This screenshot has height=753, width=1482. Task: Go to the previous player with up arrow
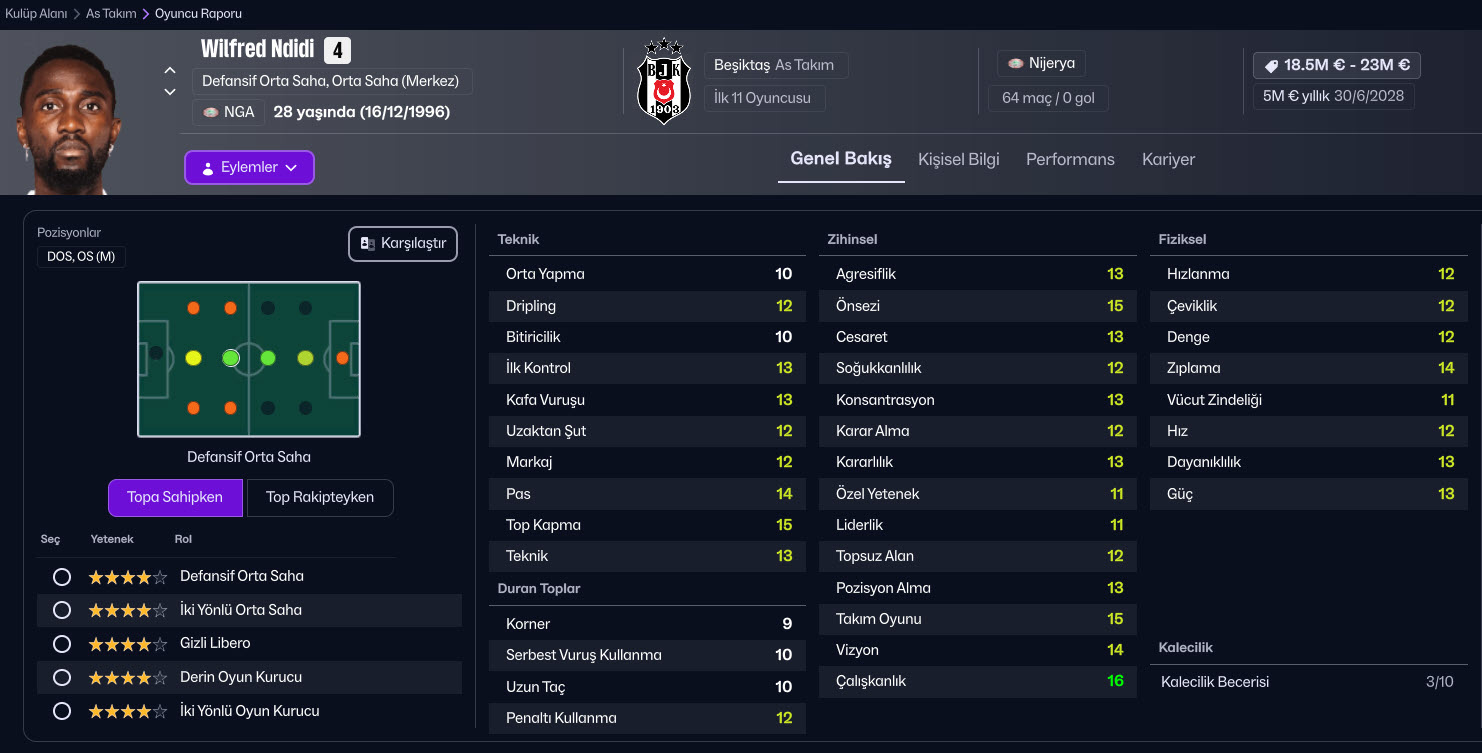click(170, 71)
